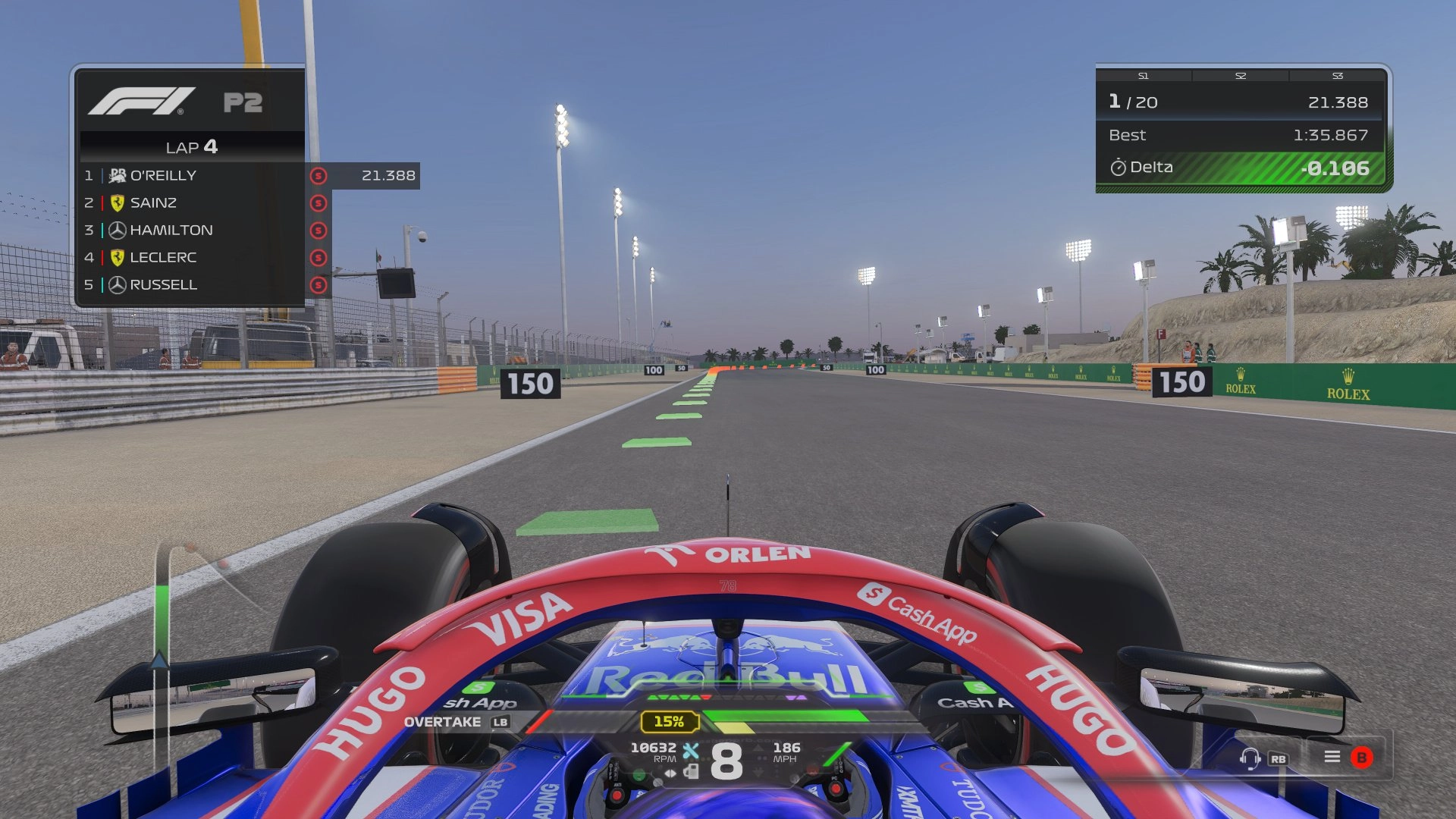Toggle the OVERTAKE LB boost indicator

click(x=455, y=723)
